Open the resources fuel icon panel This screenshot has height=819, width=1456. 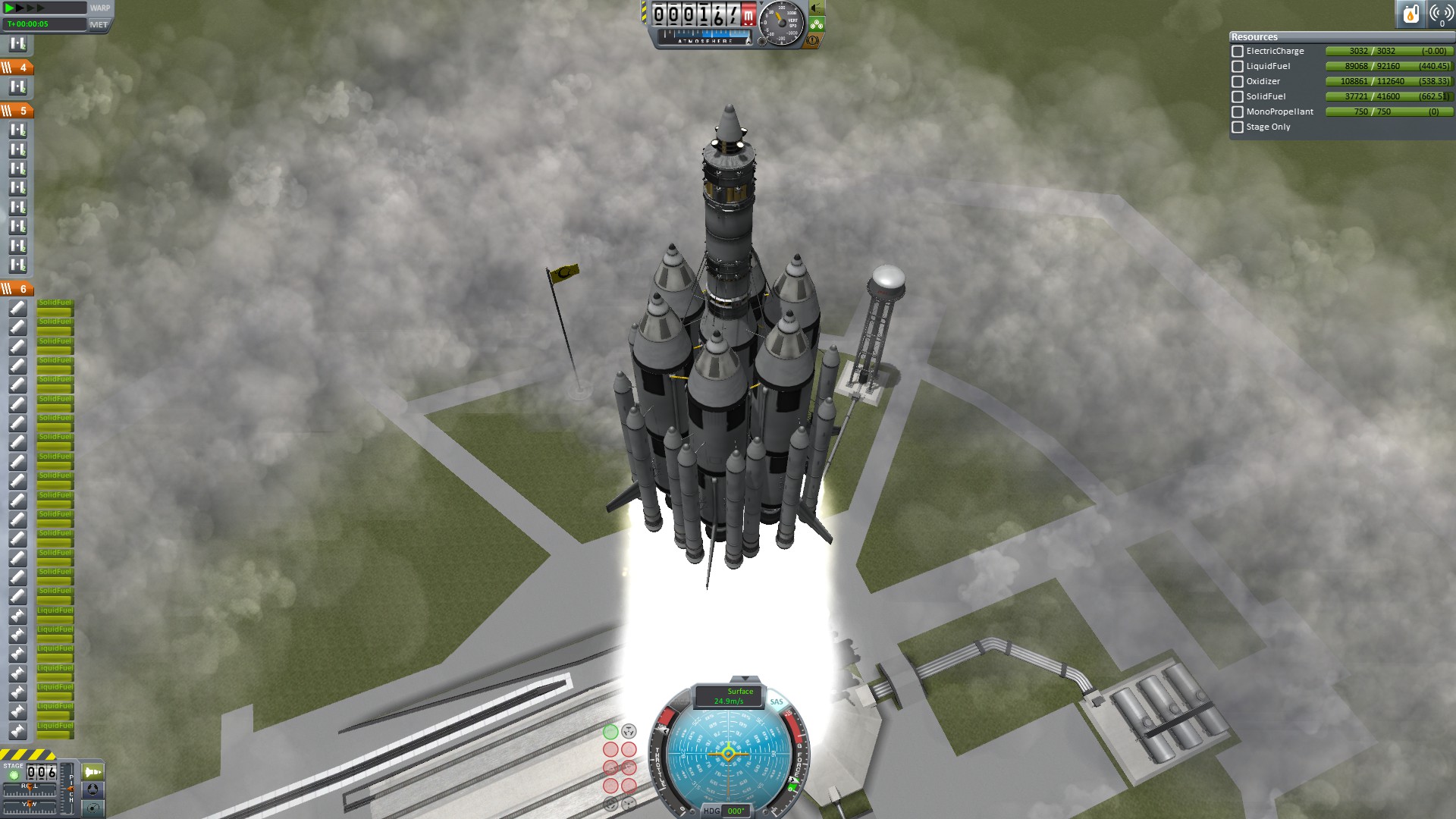(1410, 14)
